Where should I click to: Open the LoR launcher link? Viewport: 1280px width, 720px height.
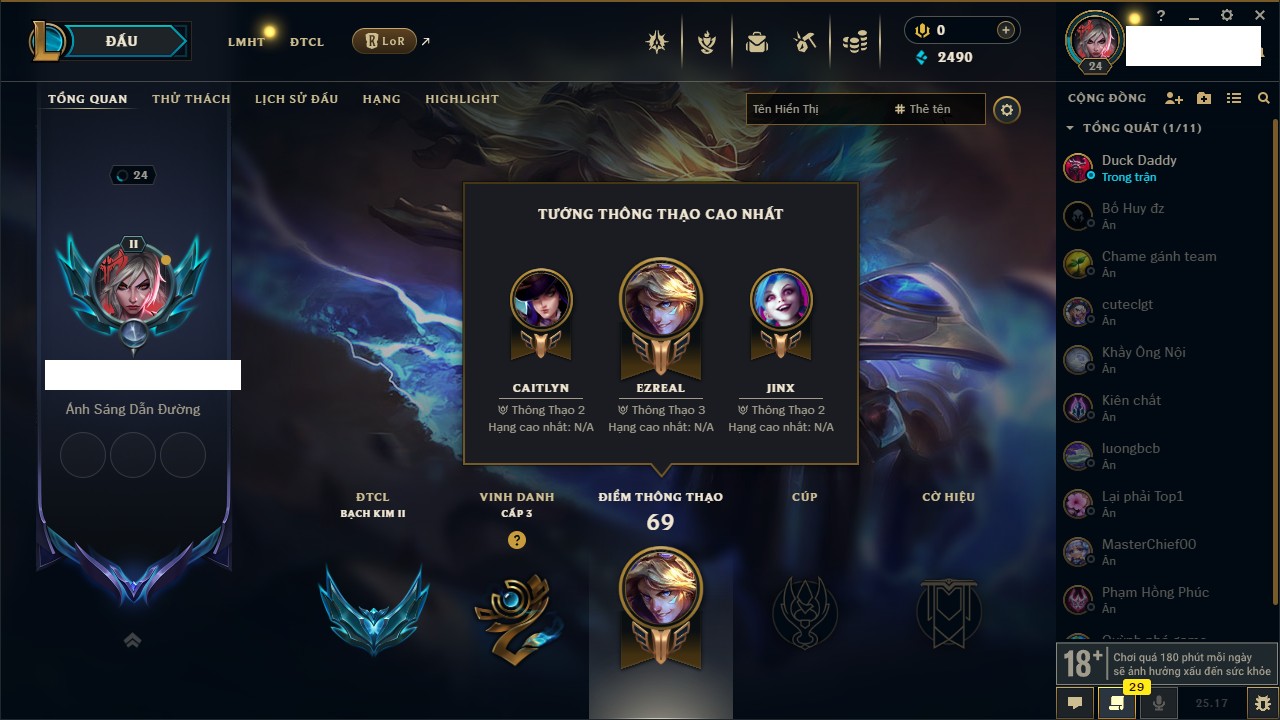[385, 41]
